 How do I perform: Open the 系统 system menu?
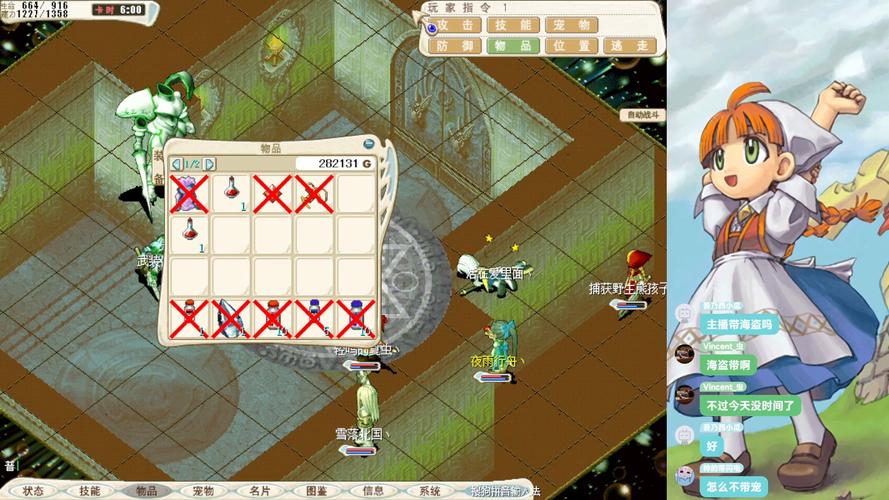(430, 491)
